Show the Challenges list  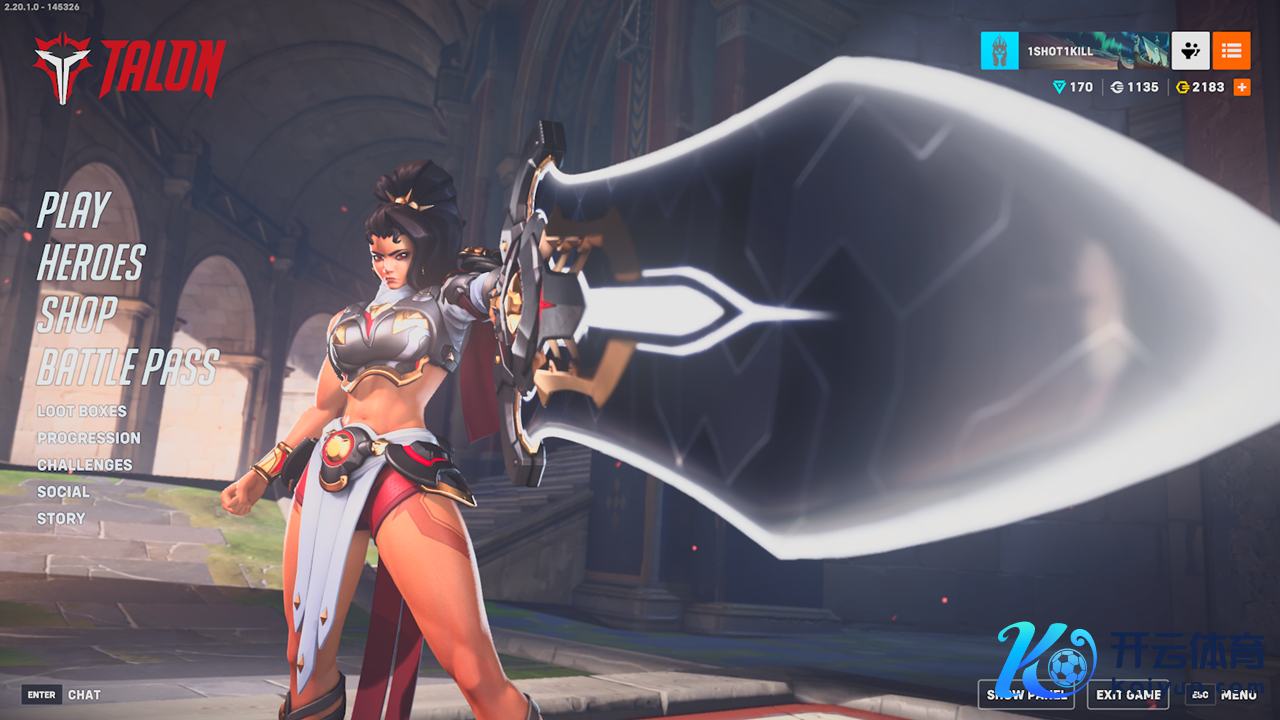click(x=85, y=465)
